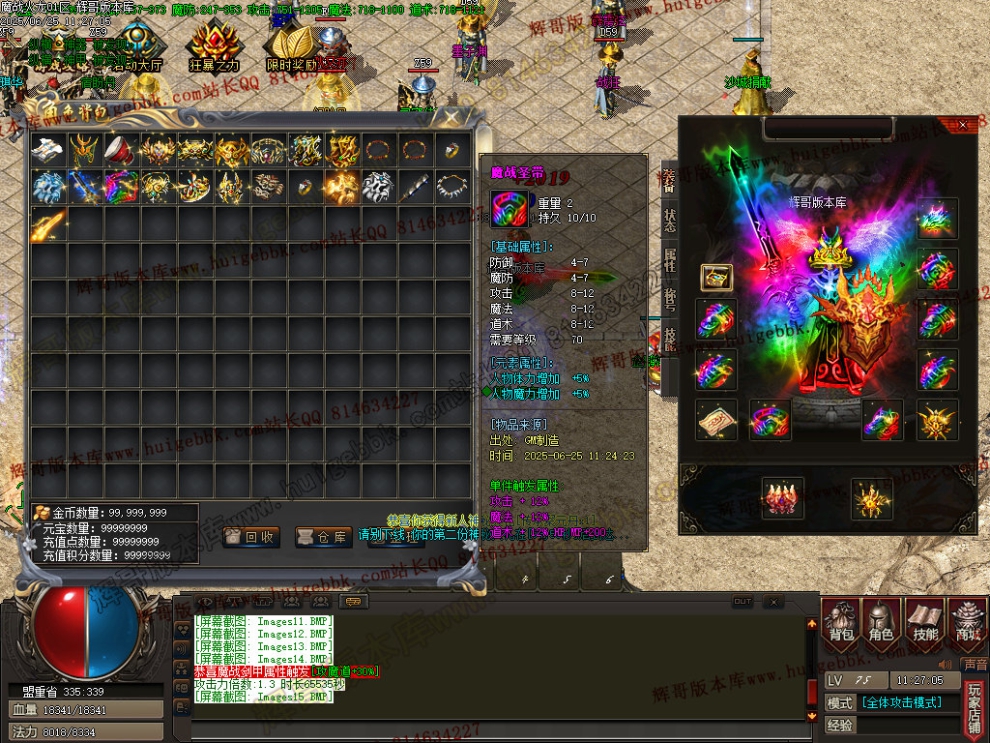Switch to the 状态 status tab
Image resolution: width=990 pixels, height=743 pixels.
(669, 221)
